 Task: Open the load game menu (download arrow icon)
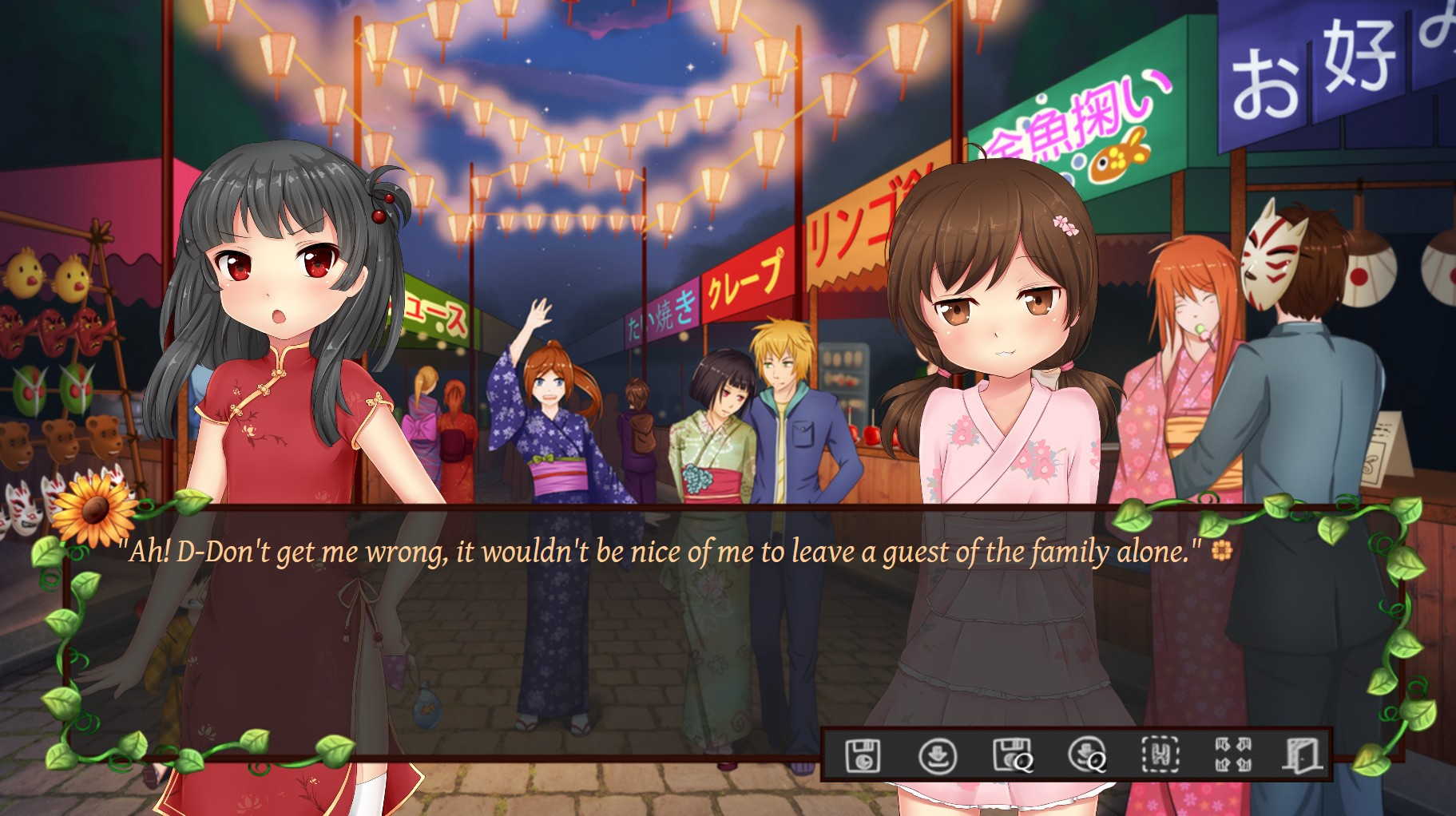[937, 755]
